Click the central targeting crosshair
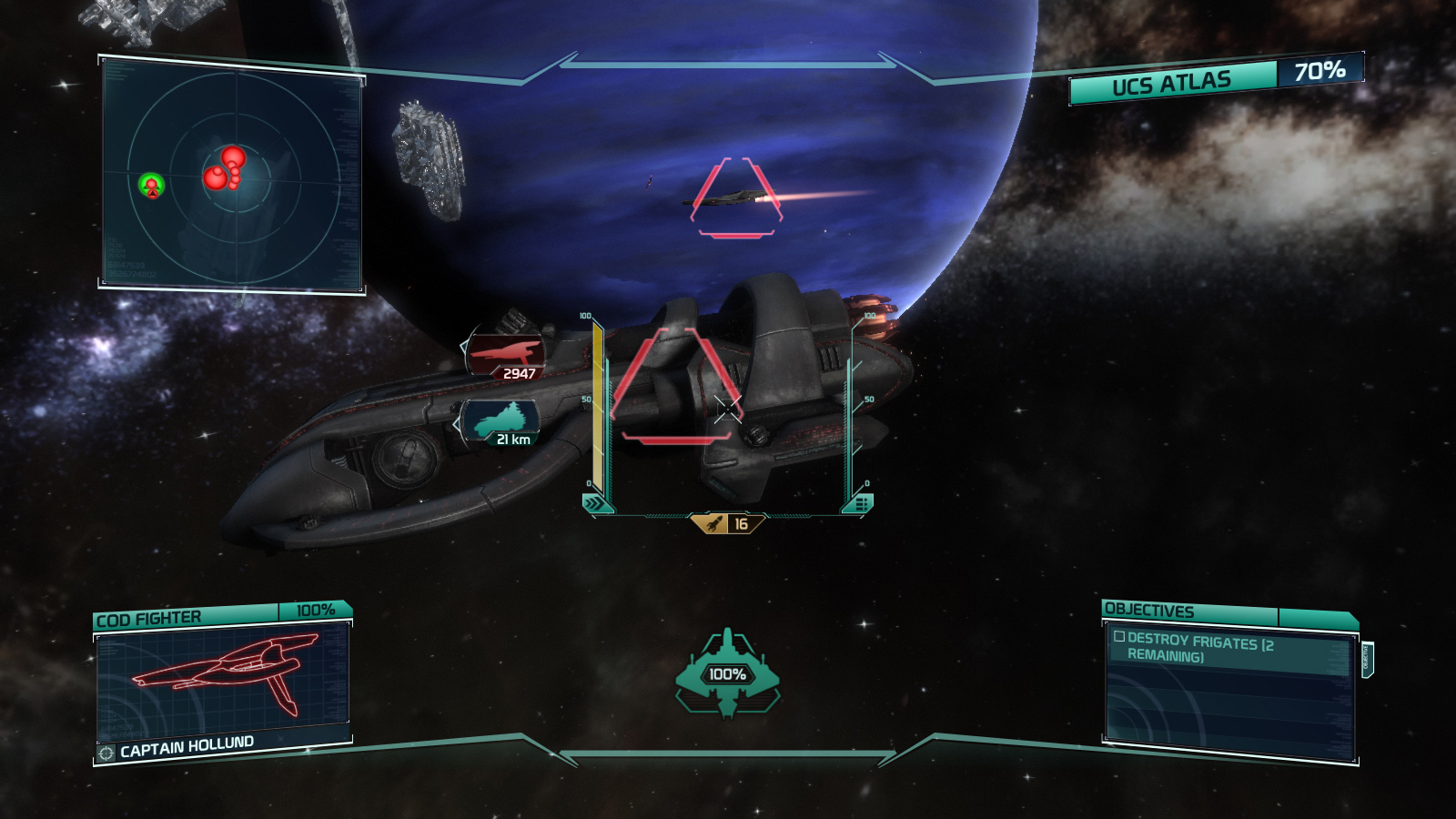Screen dimensions: 1456x819 point(728,409)
